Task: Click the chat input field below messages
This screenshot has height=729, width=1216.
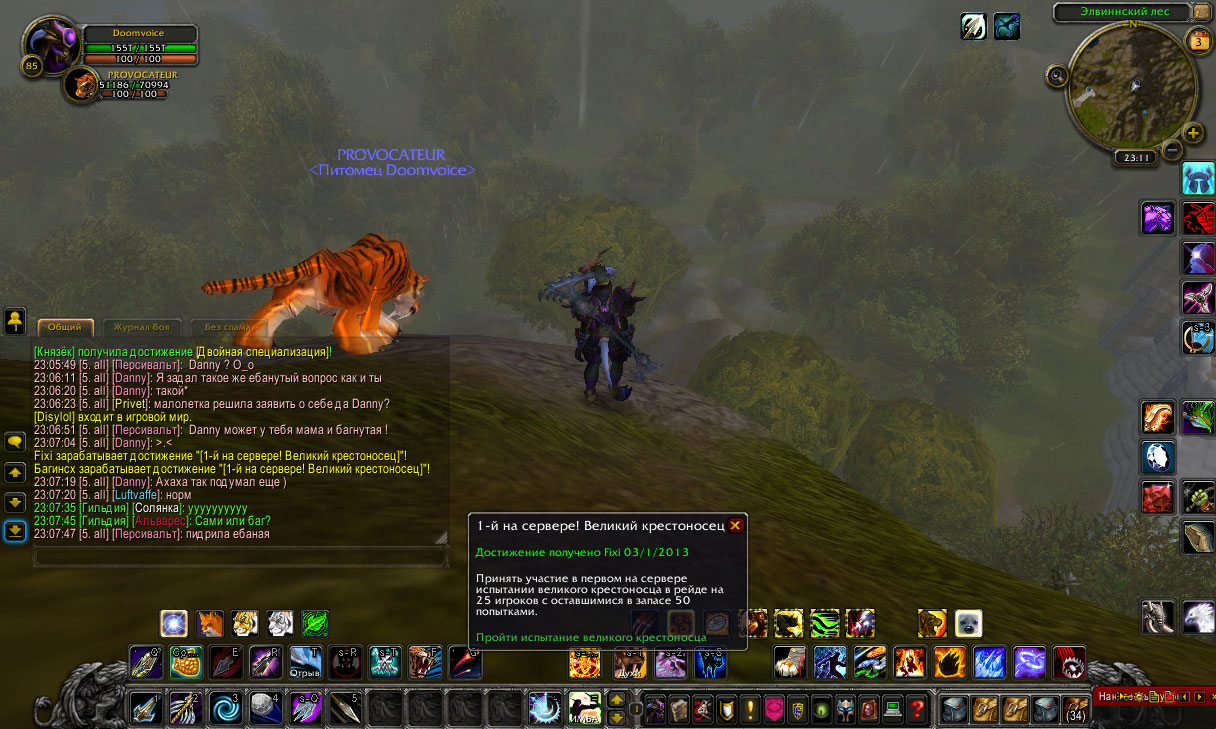Action: (x=240, y=558)
